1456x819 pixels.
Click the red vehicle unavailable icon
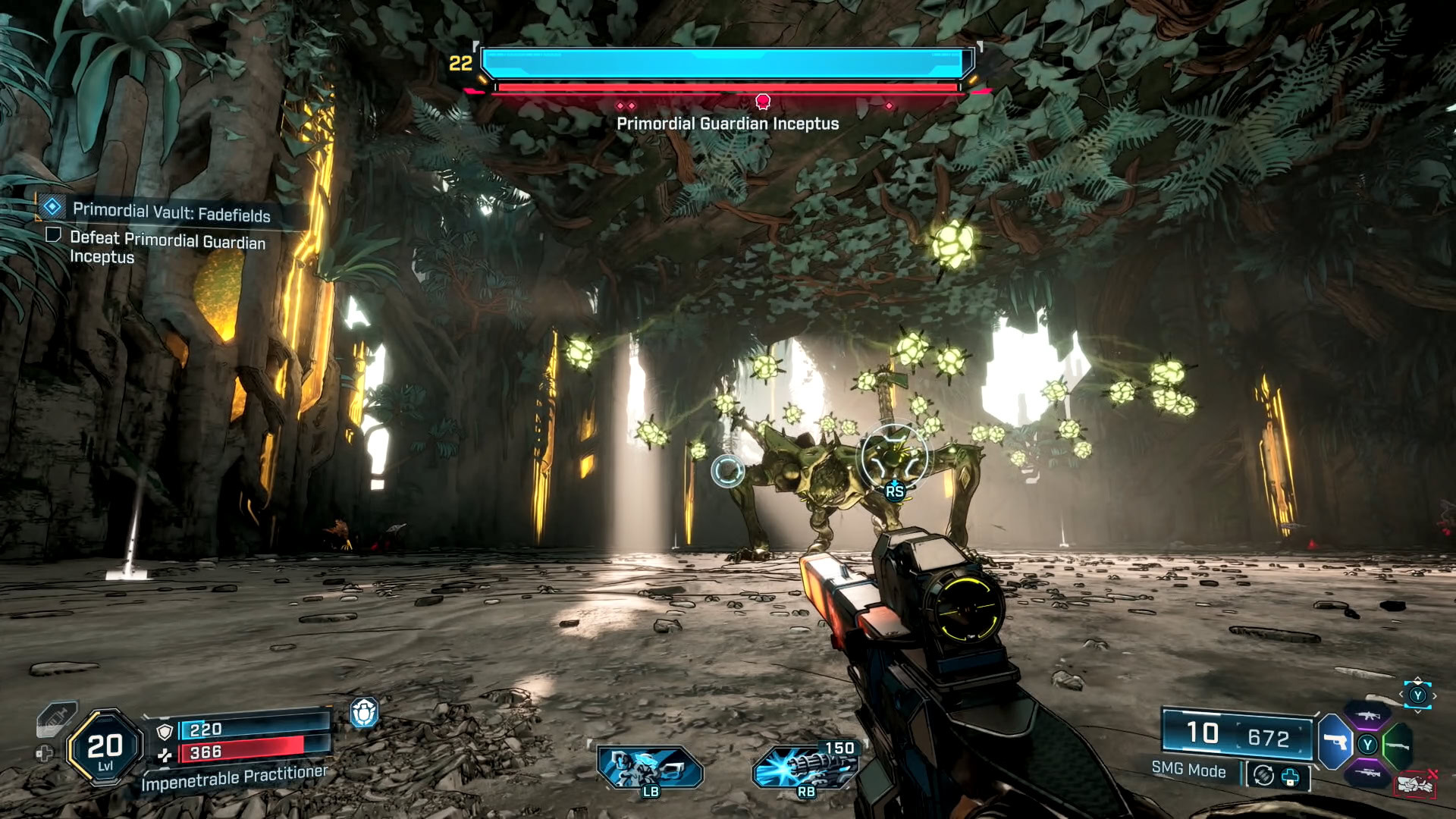[x=1415, y=784]
